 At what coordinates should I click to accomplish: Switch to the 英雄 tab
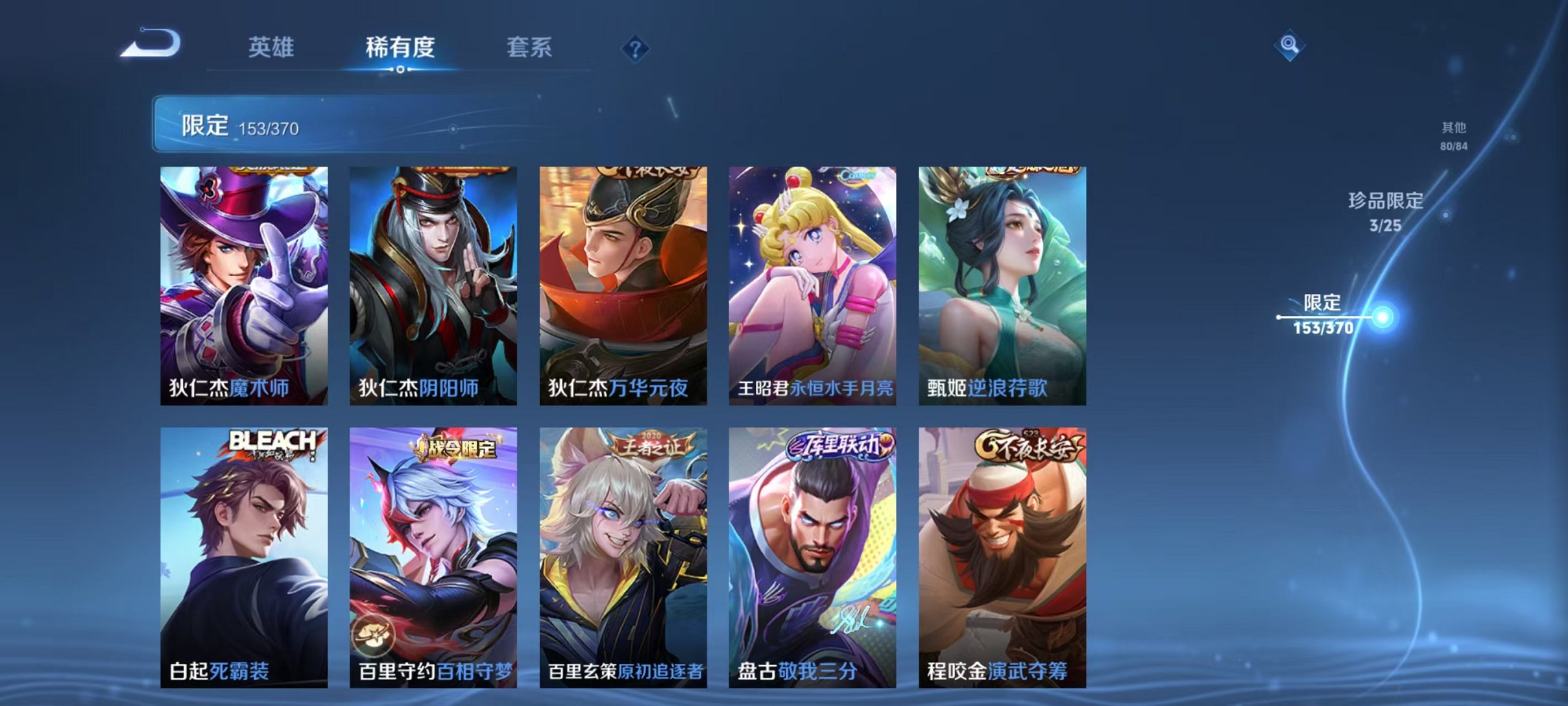coord(272,47)
